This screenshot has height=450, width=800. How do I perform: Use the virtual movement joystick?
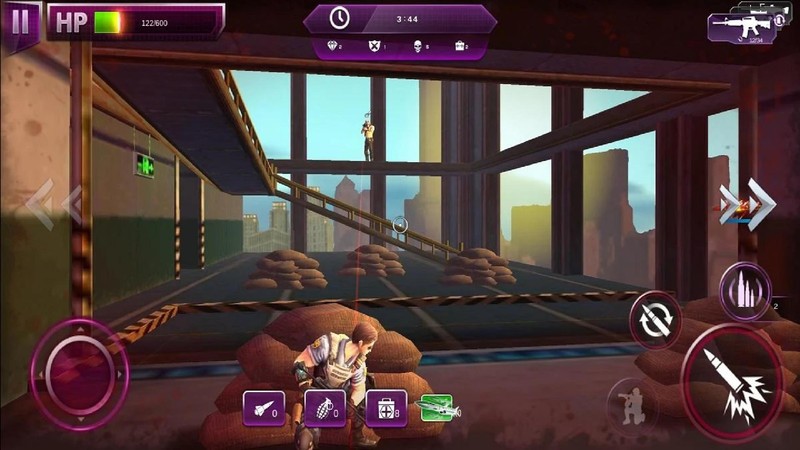pyautogui.click(x=78, y=374)
